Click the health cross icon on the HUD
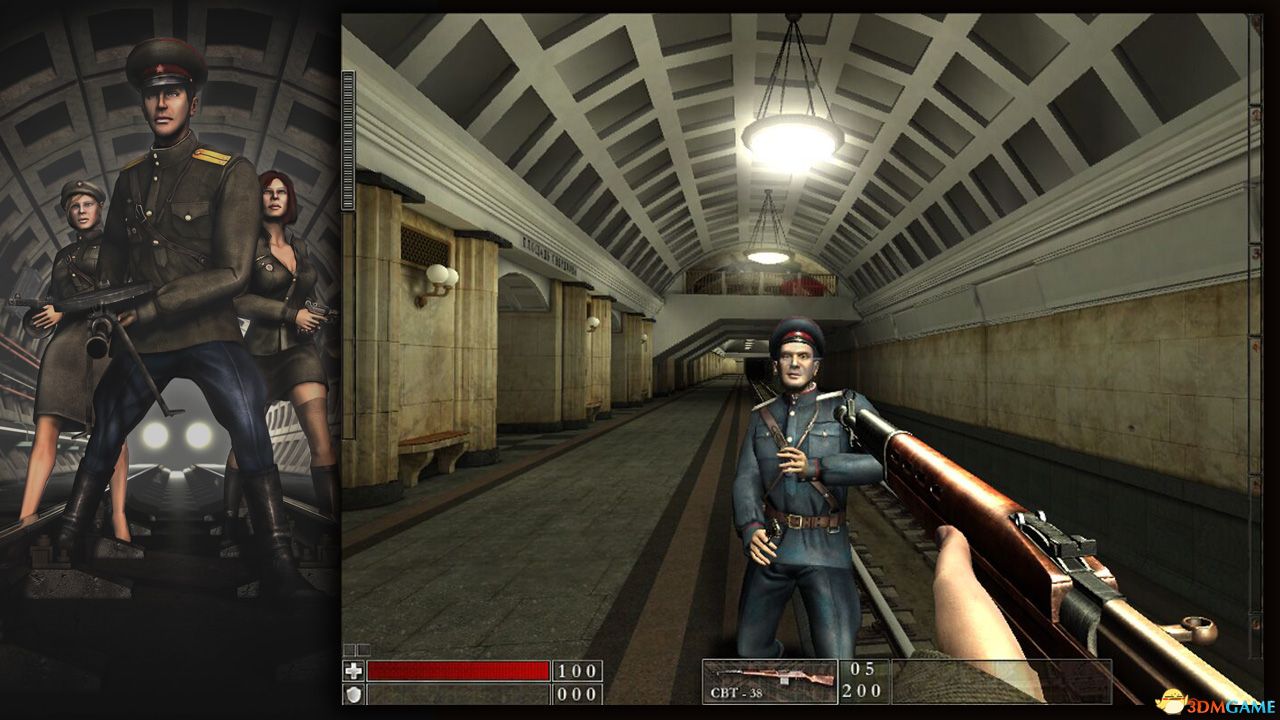 pyautogui.click(x=355, y=671)
